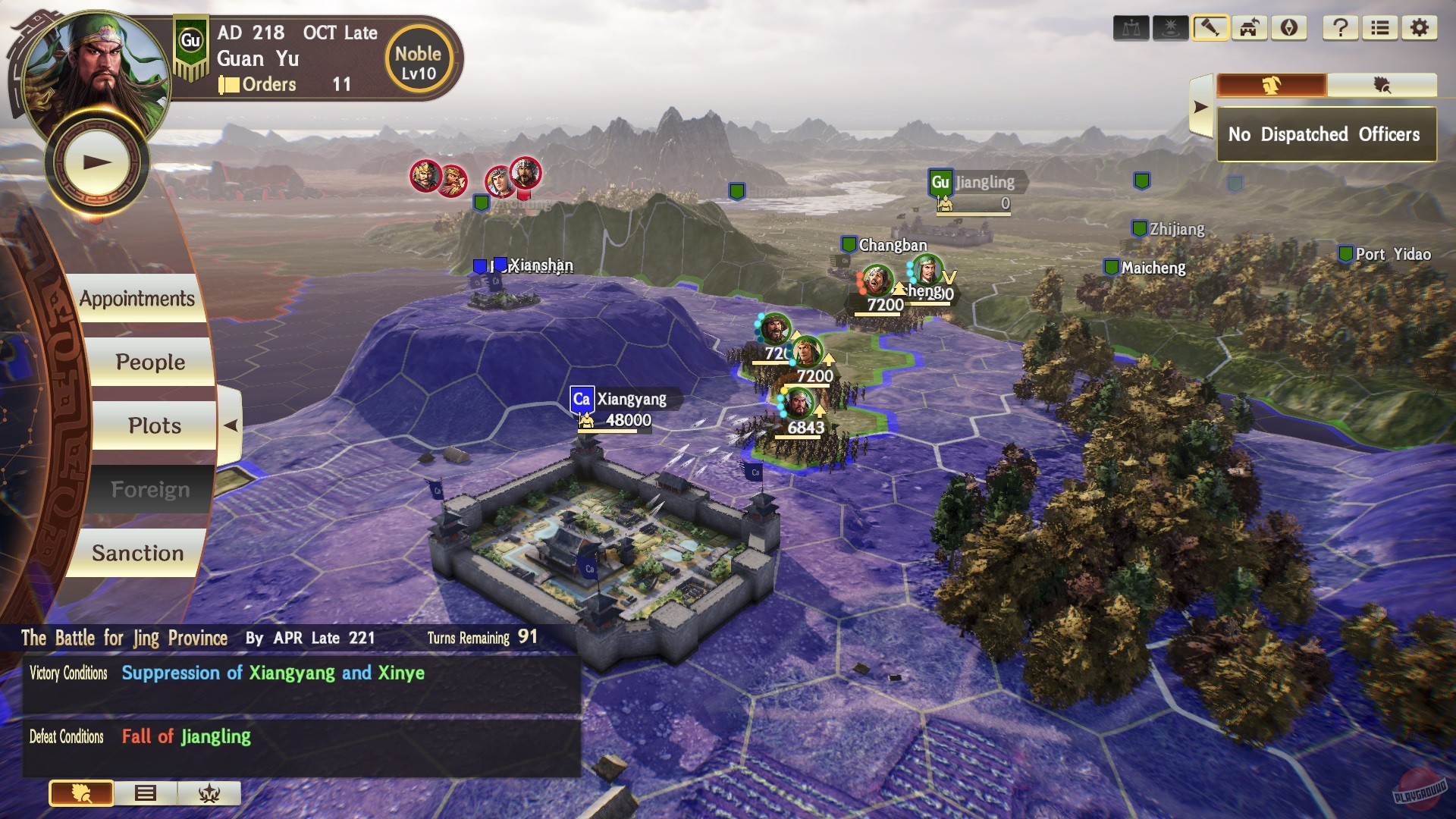Screen dimensions: 1456x819
Task: Click the flare event icon in the toolbar
Action: pos(1170,28)
